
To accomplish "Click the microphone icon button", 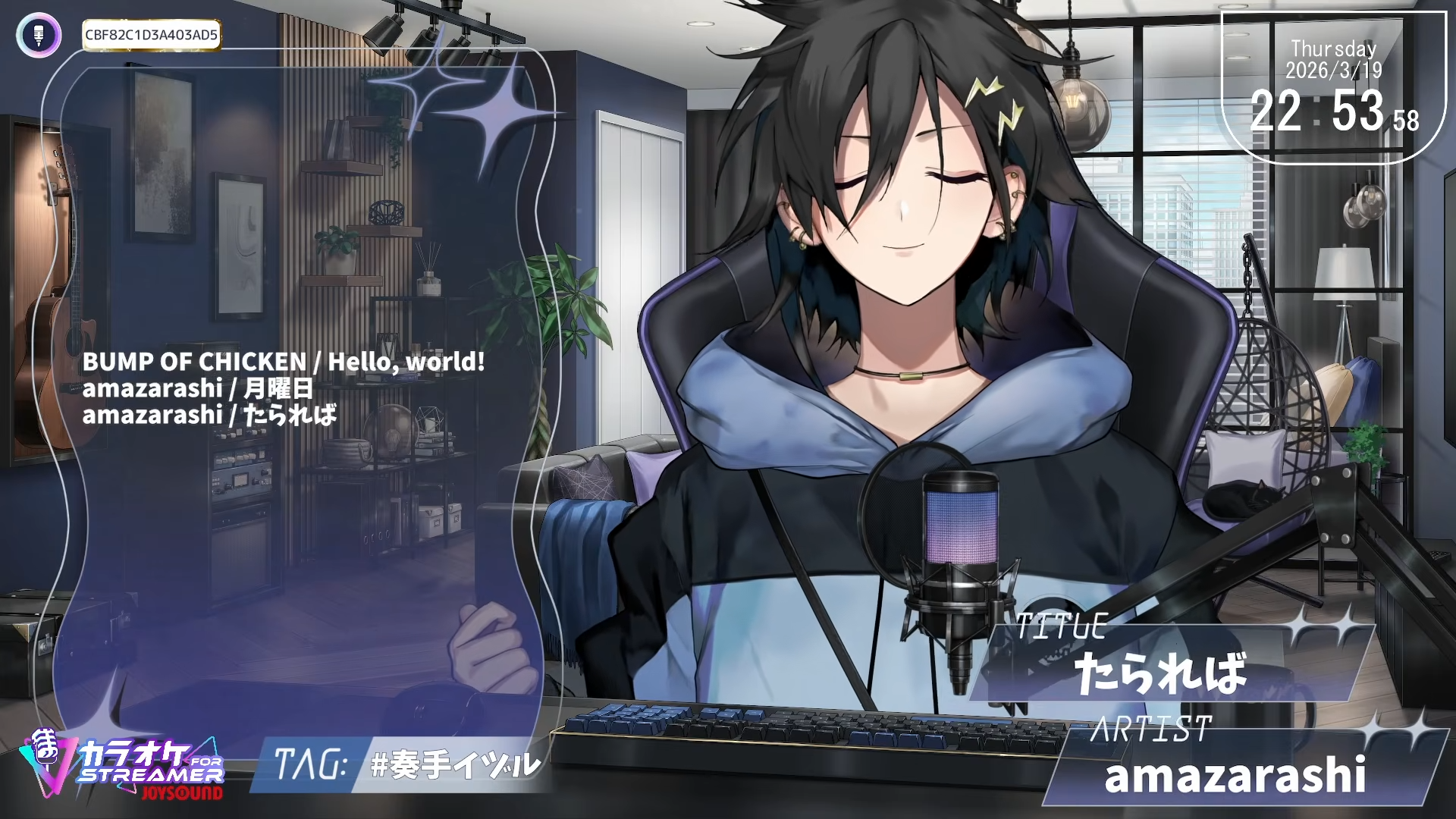I will [x=39, y=35].
